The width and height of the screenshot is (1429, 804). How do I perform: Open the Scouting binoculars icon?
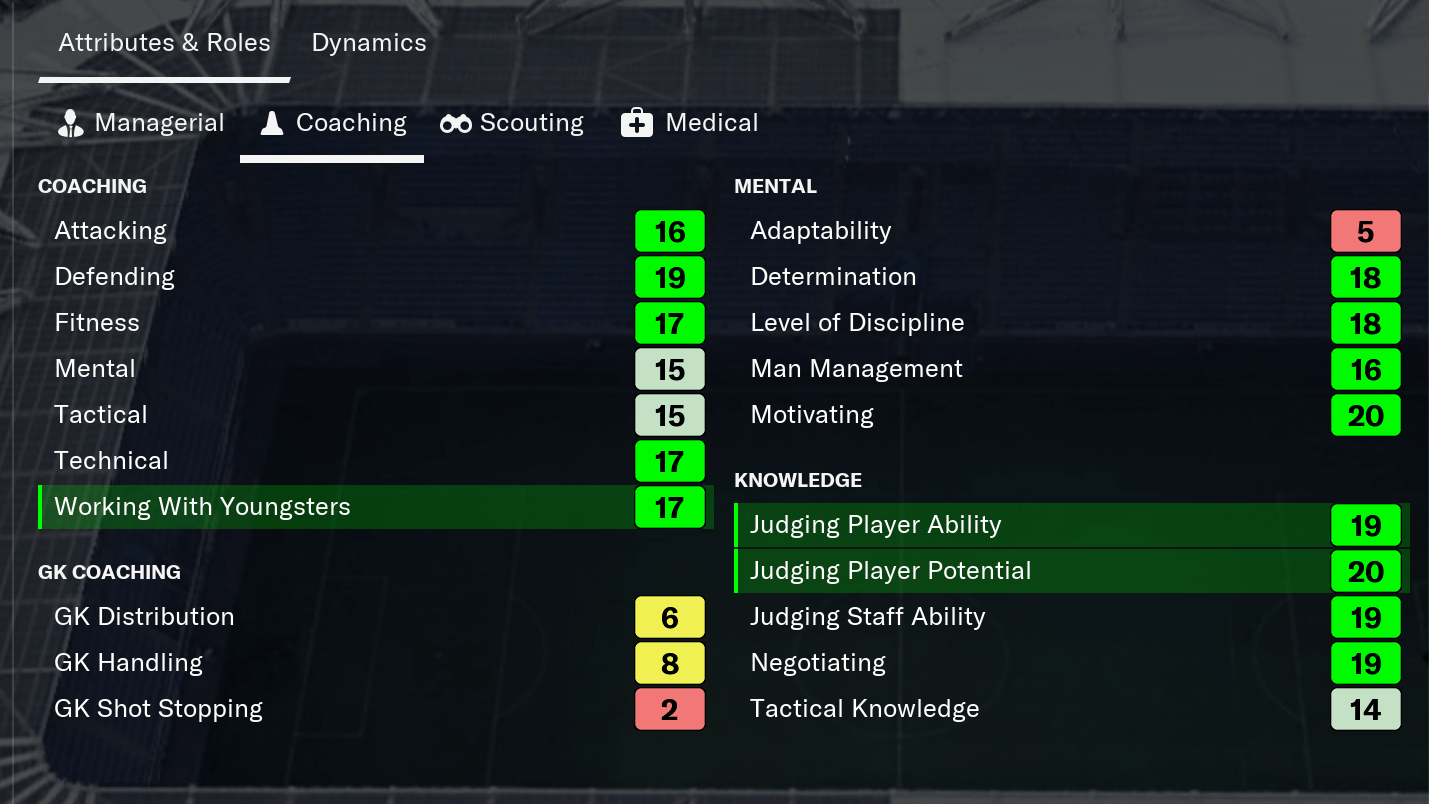455,122
